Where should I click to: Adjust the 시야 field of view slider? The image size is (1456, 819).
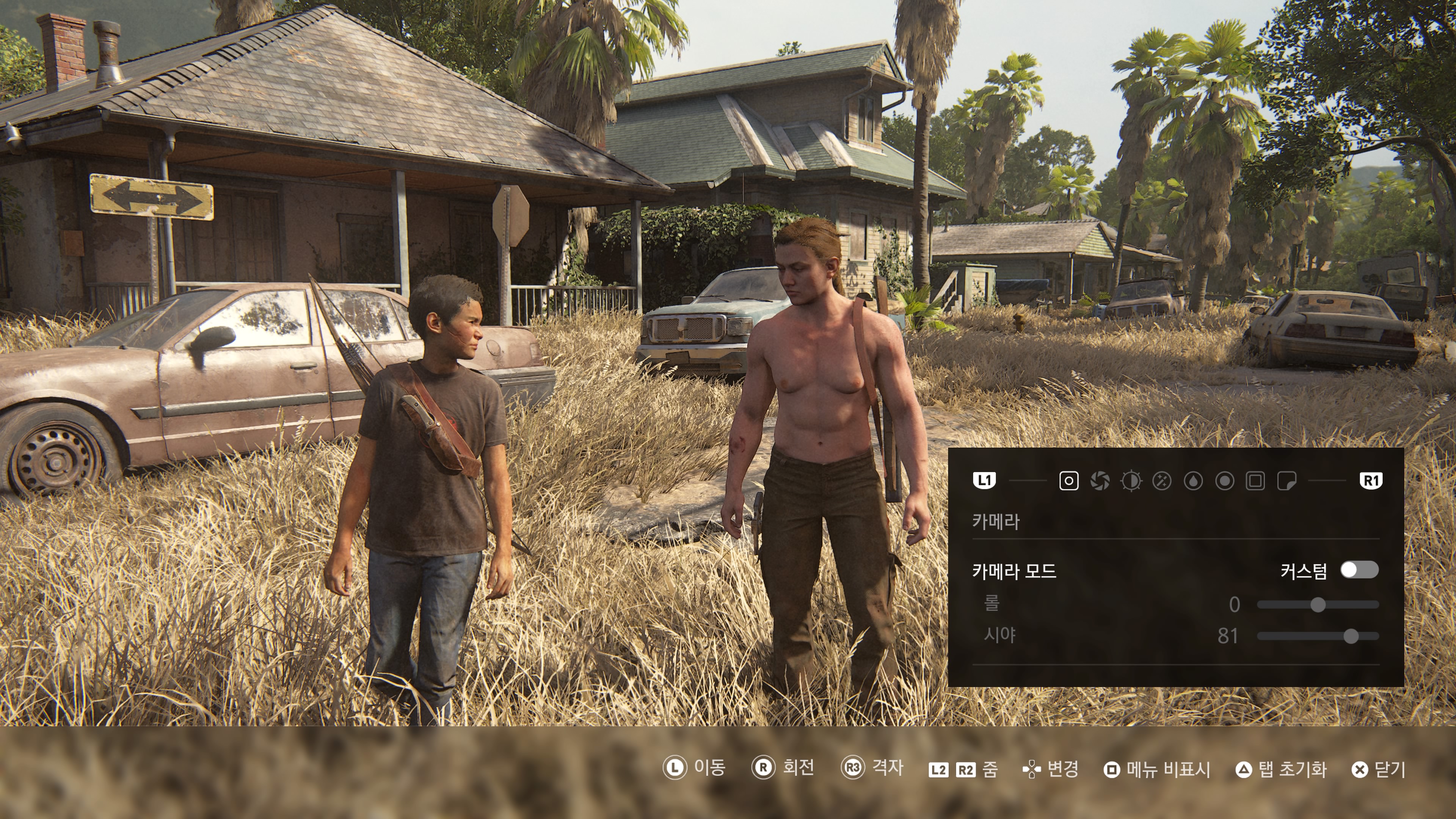point(1350,637)
